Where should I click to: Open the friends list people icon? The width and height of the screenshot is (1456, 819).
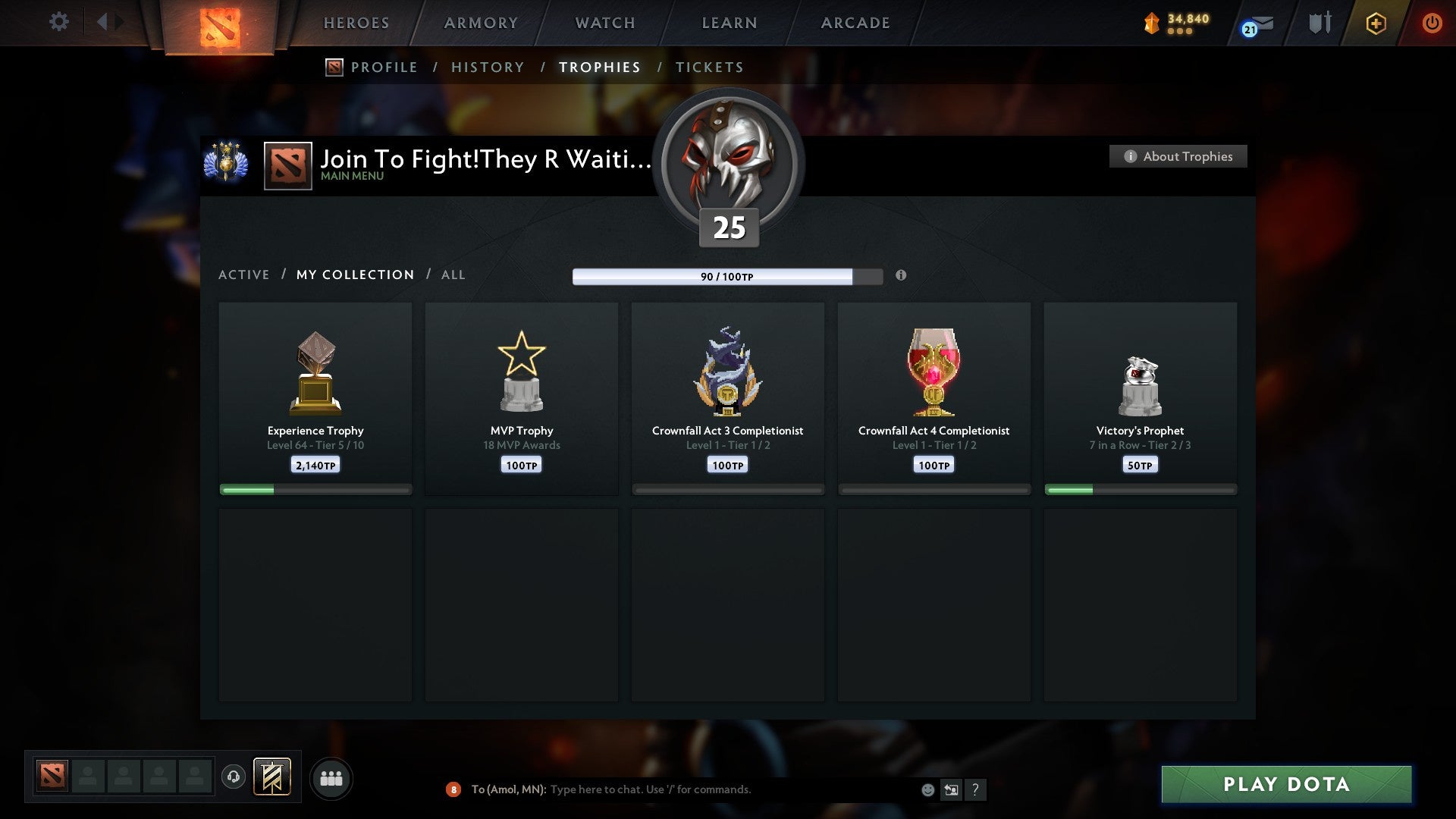[x=331, y=778]
